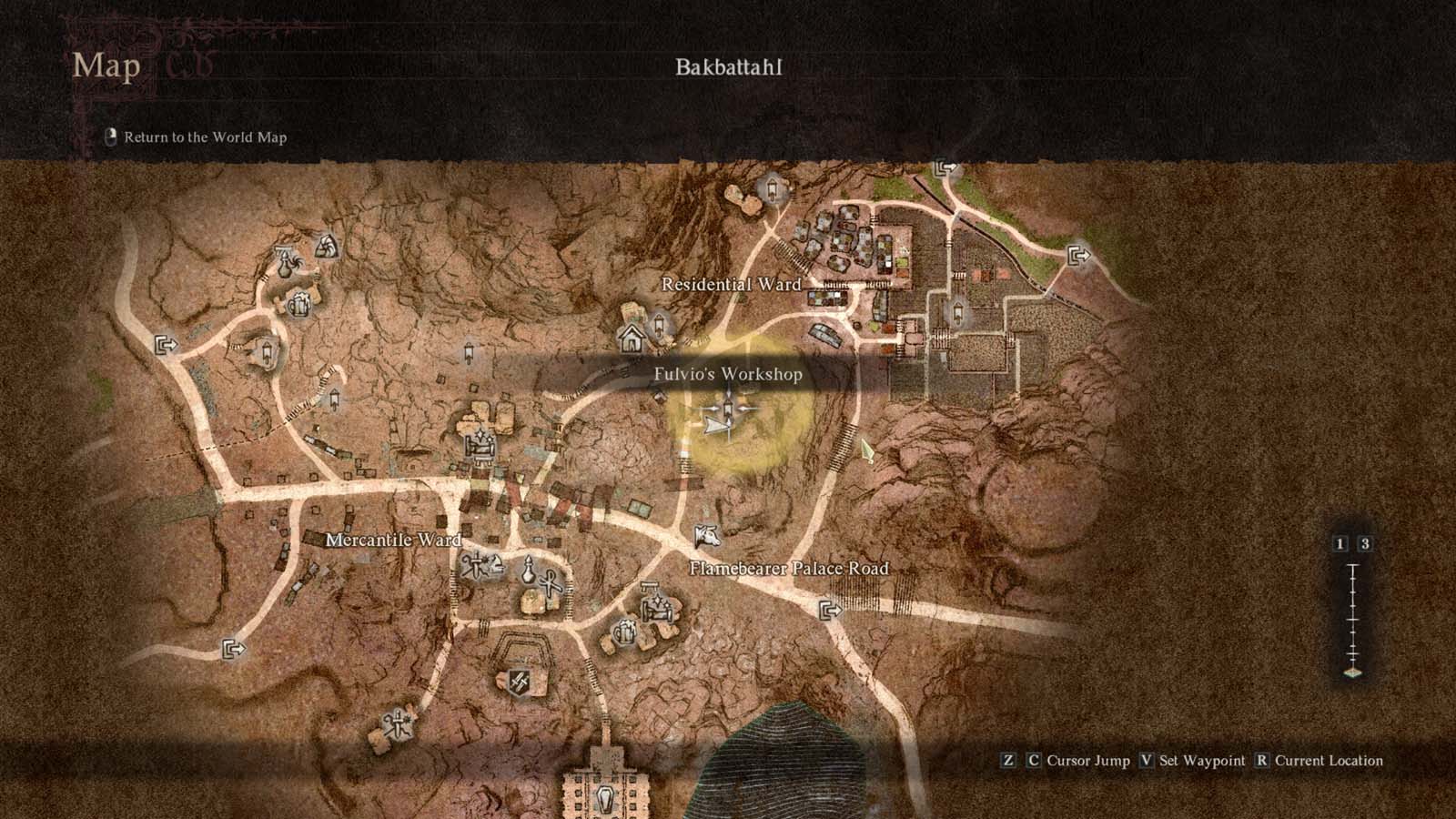Click the lantern icon near Fulvio's Workshop label

[659, 324]
